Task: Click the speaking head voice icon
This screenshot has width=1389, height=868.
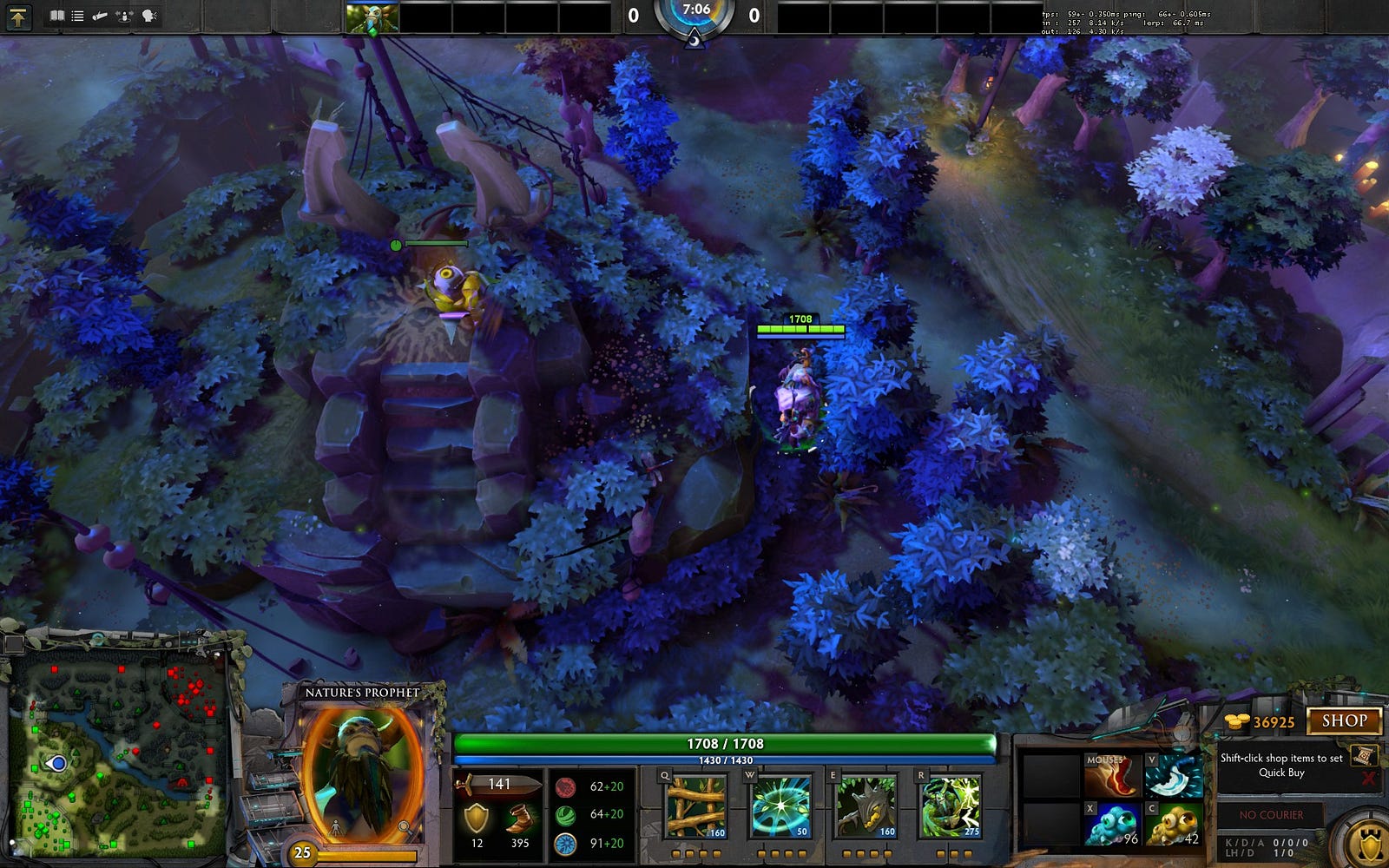Action: point(149,16)
